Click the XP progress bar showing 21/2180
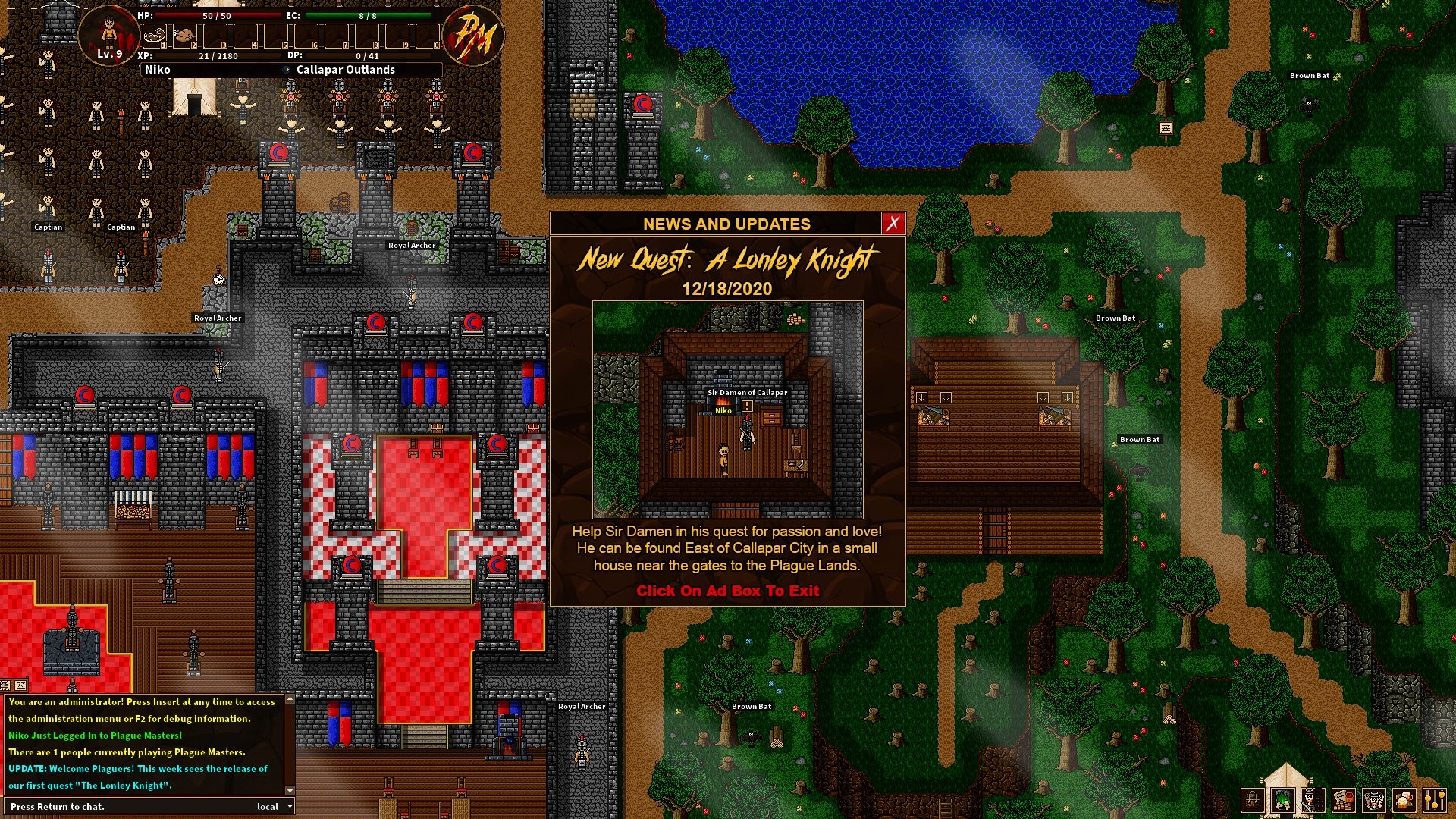This screenshot has height=819, width=1456. 218,55
